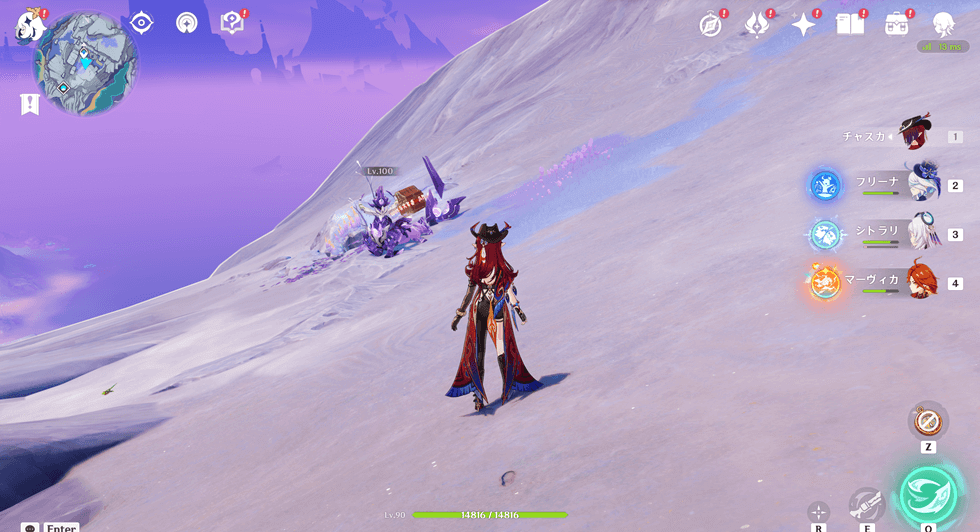Trigger the rifle elemental skill icon
Image resolution: width=980 pixels, height=532 pixels.
point(866,504)
